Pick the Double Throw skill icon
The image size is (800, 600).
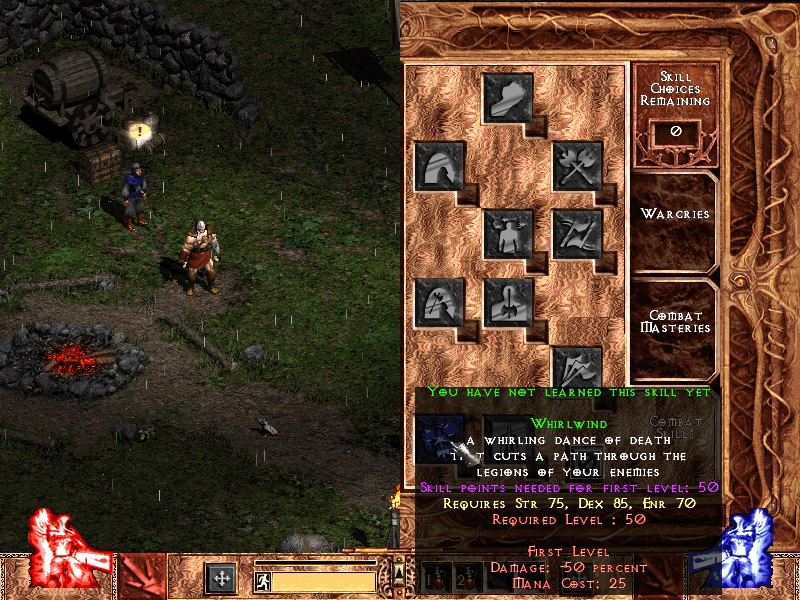click(577, 233)
